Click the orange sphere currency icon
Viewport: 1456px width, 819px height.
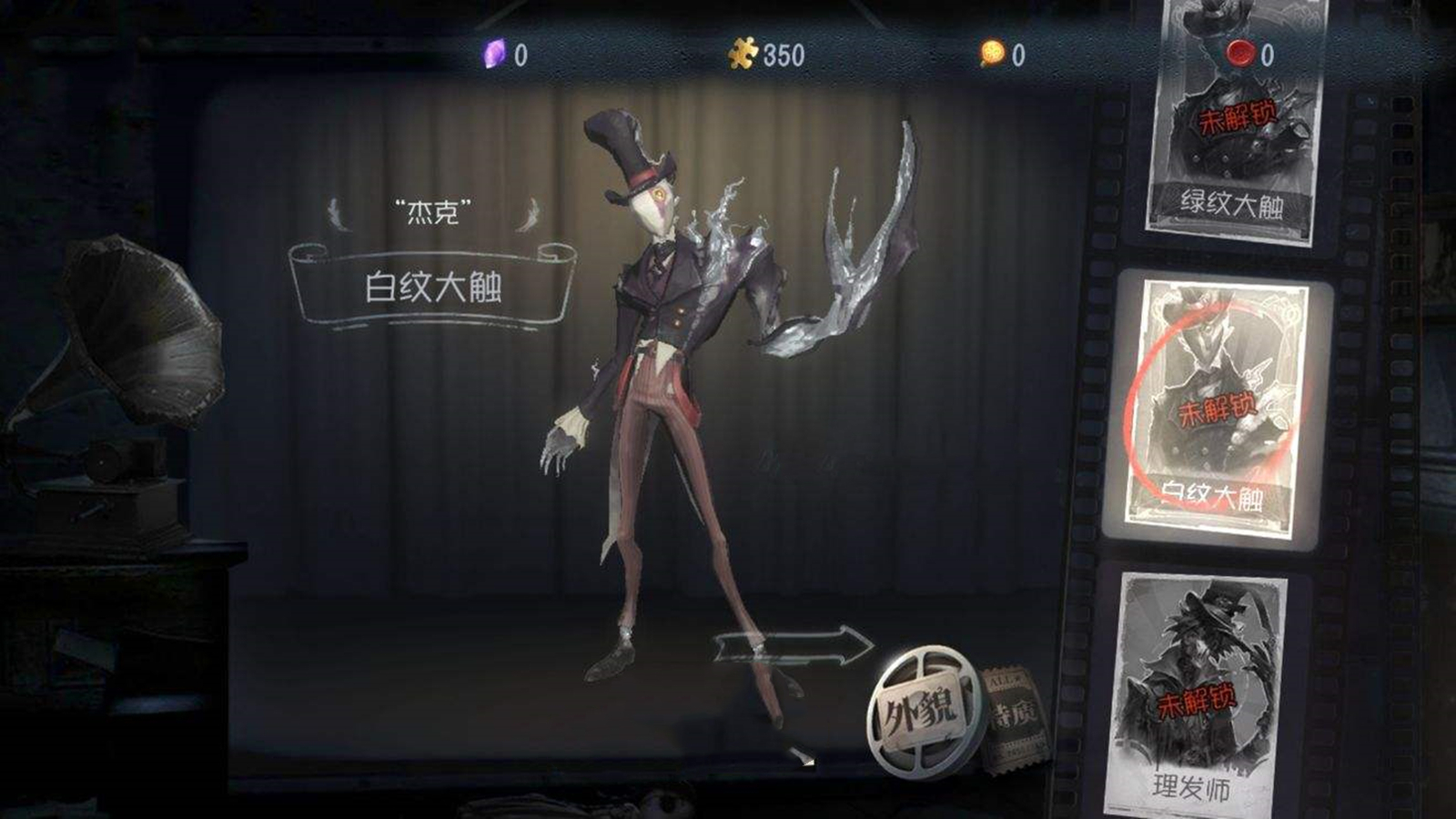point(992,53)
